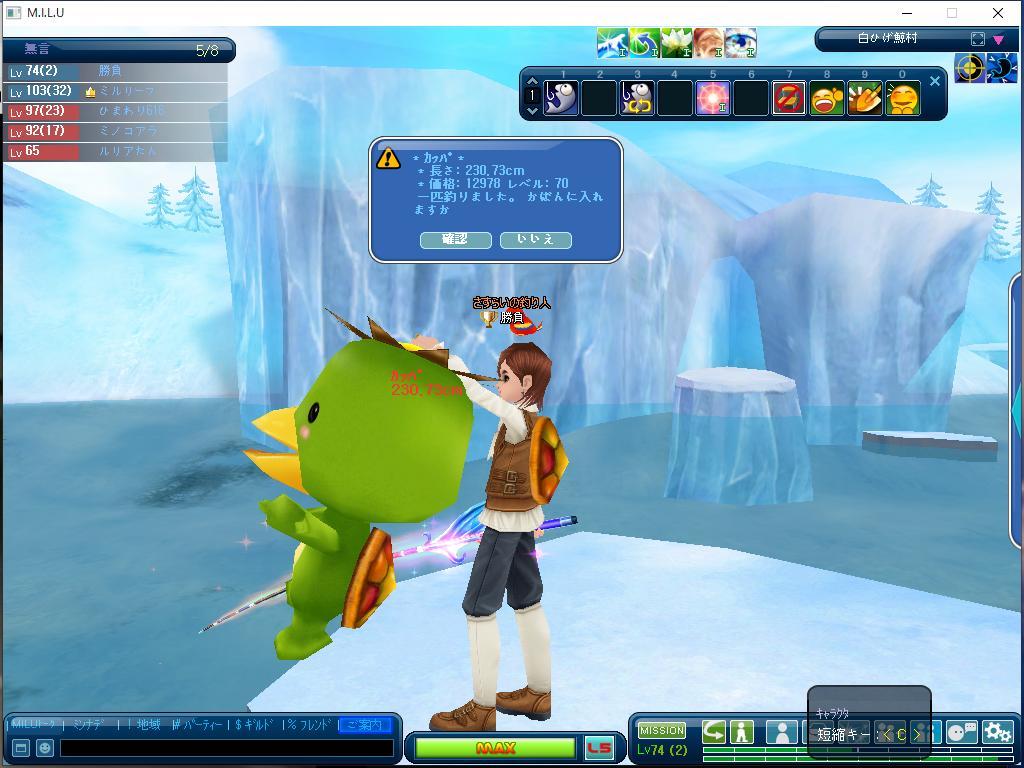
Task: Switch chat to the ギルド channel
Action: [x=255, y=725]
